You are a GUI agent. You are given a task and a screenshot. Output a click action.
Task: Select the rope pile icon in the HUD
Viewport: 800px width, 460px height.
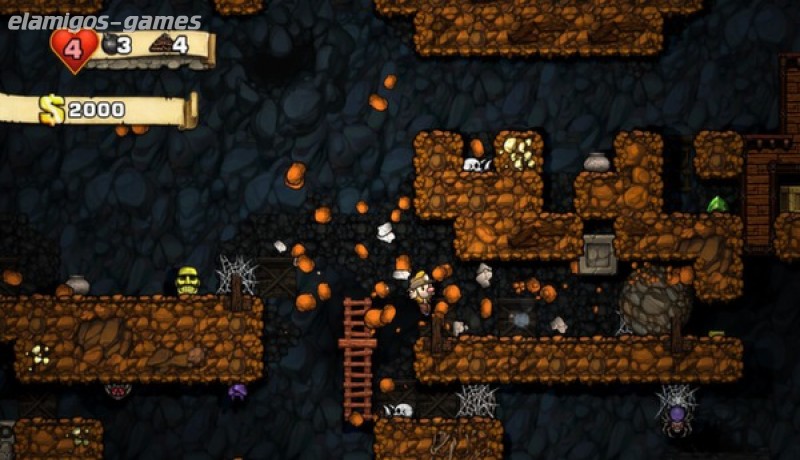159,44
